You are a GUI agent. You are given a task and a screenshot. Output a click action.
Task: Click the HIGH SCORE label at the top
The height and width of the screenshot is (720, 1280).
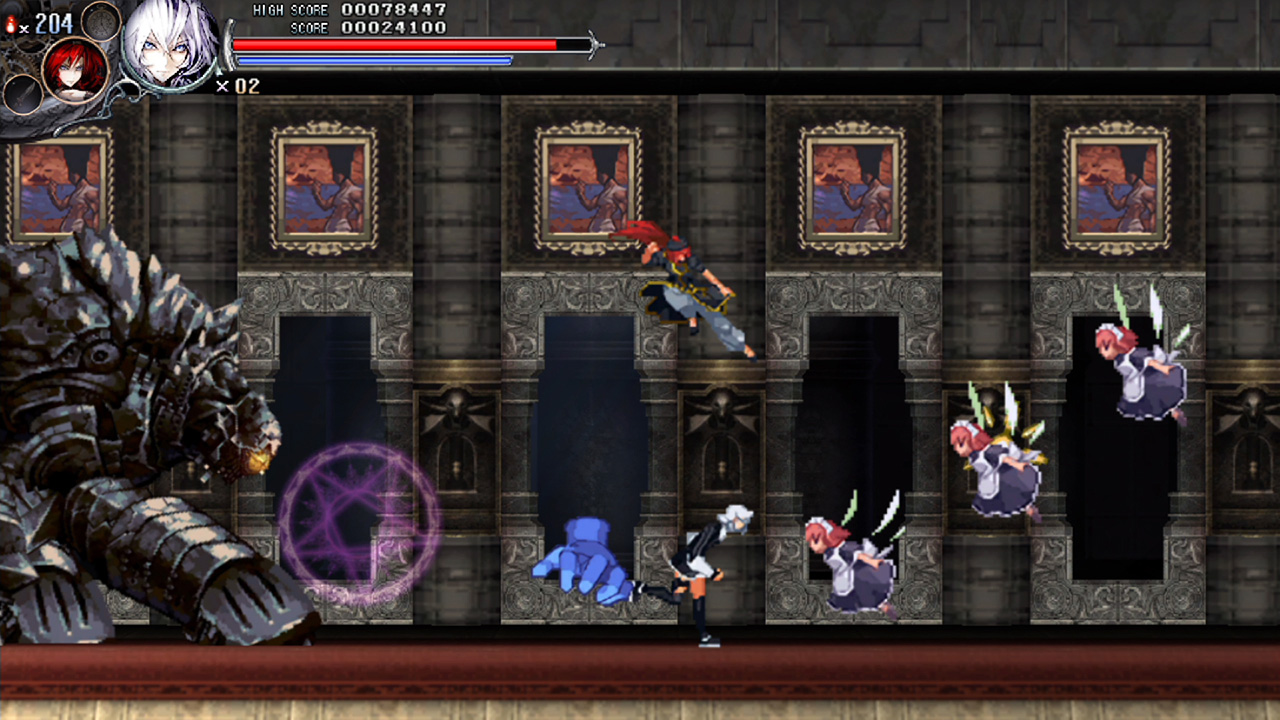[290, 9]
